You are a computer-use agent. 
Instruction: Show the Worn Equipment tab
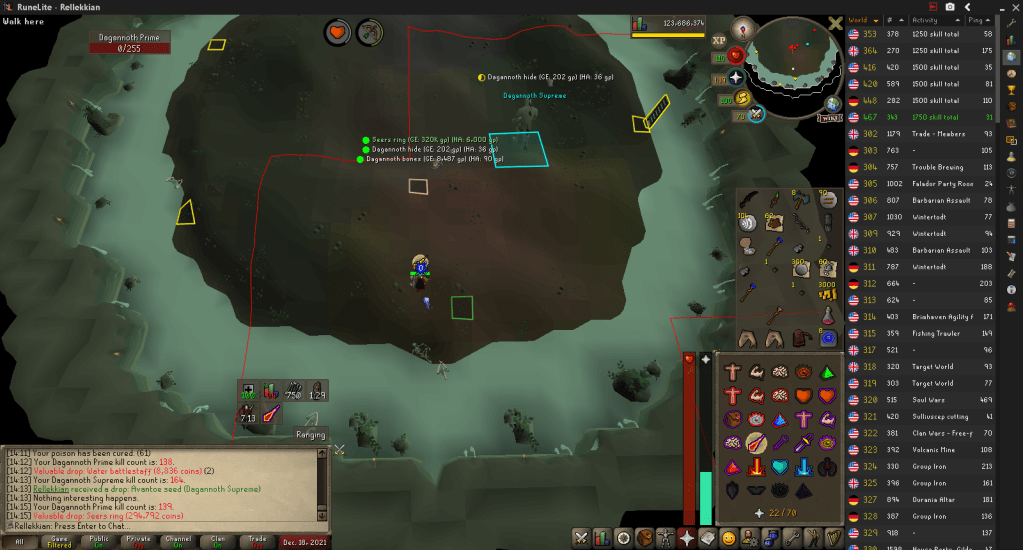(665, 538)
